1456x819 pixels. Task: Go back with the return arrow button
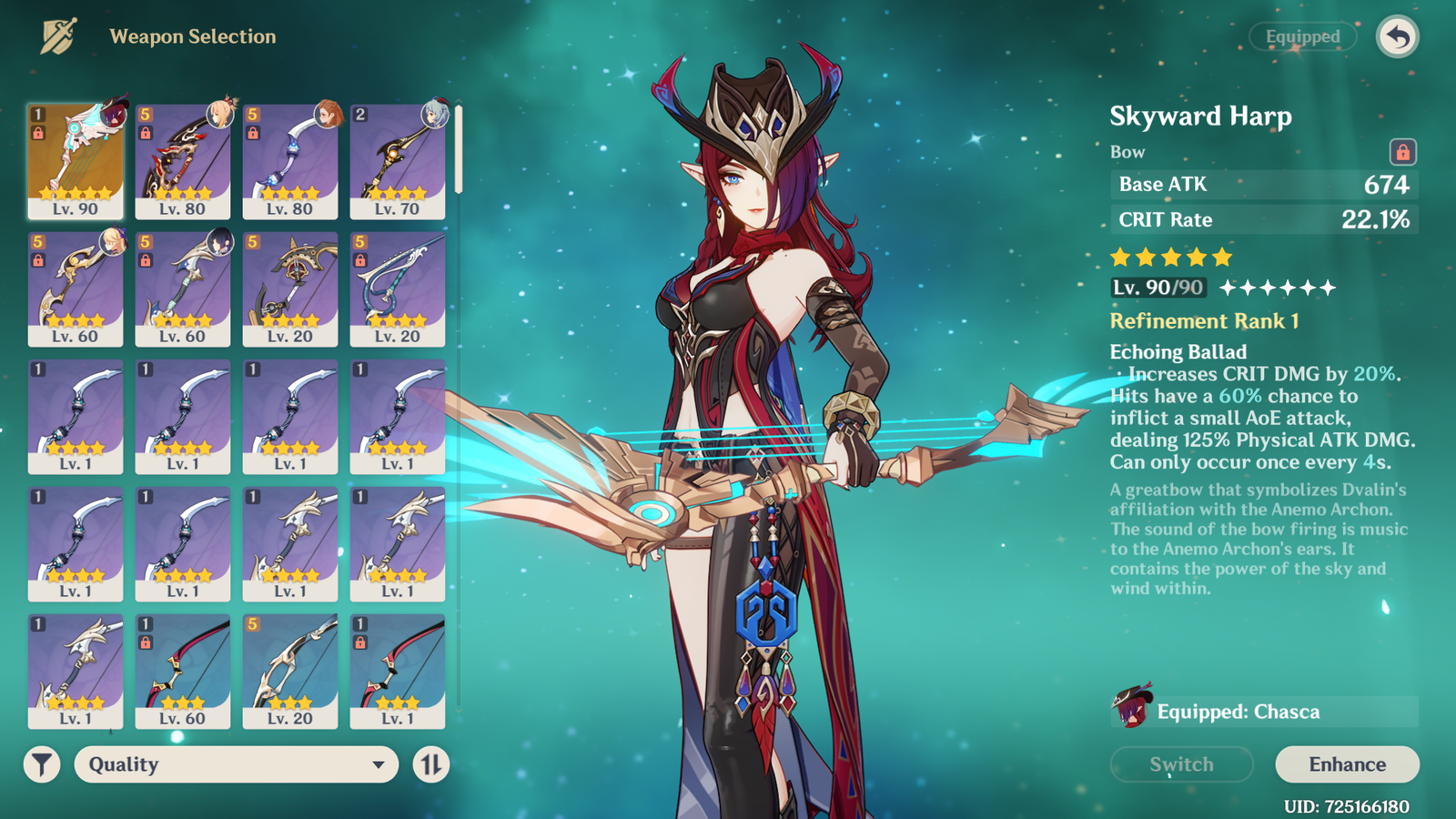coord(1398,37)
